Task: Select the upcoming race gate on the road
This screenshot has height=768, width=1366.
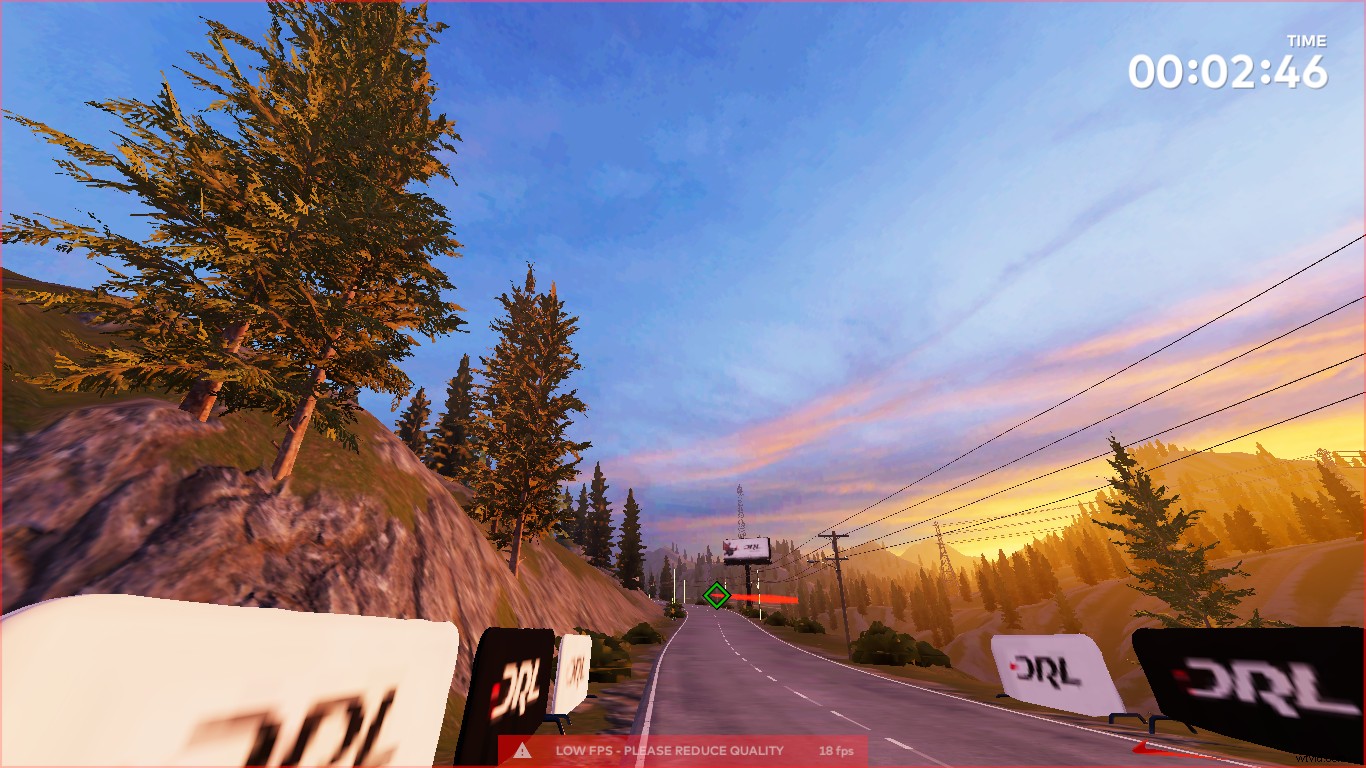Action: click(717, 595)
